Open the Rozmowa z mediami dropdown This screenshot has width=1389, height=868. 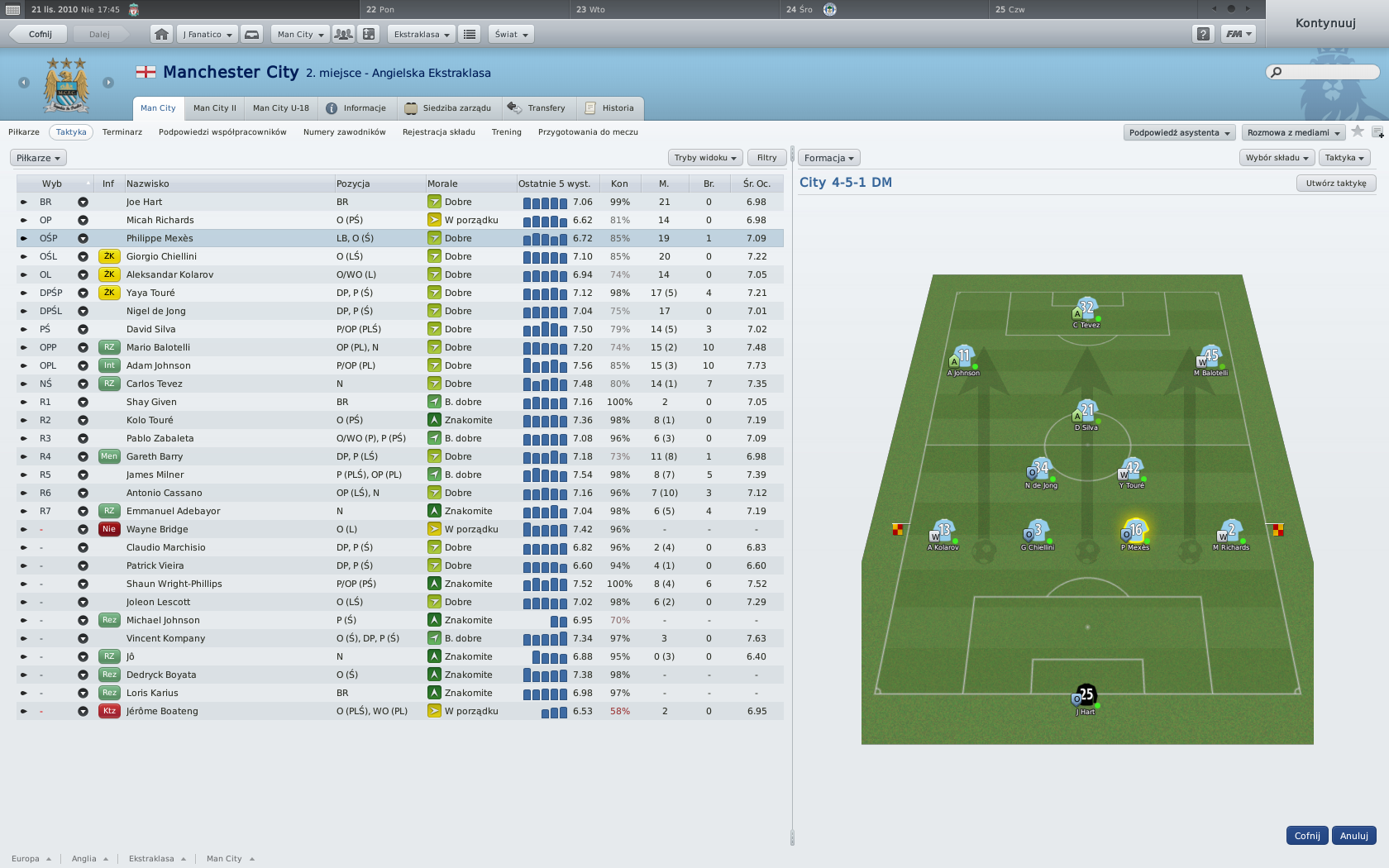[1293, 133]
